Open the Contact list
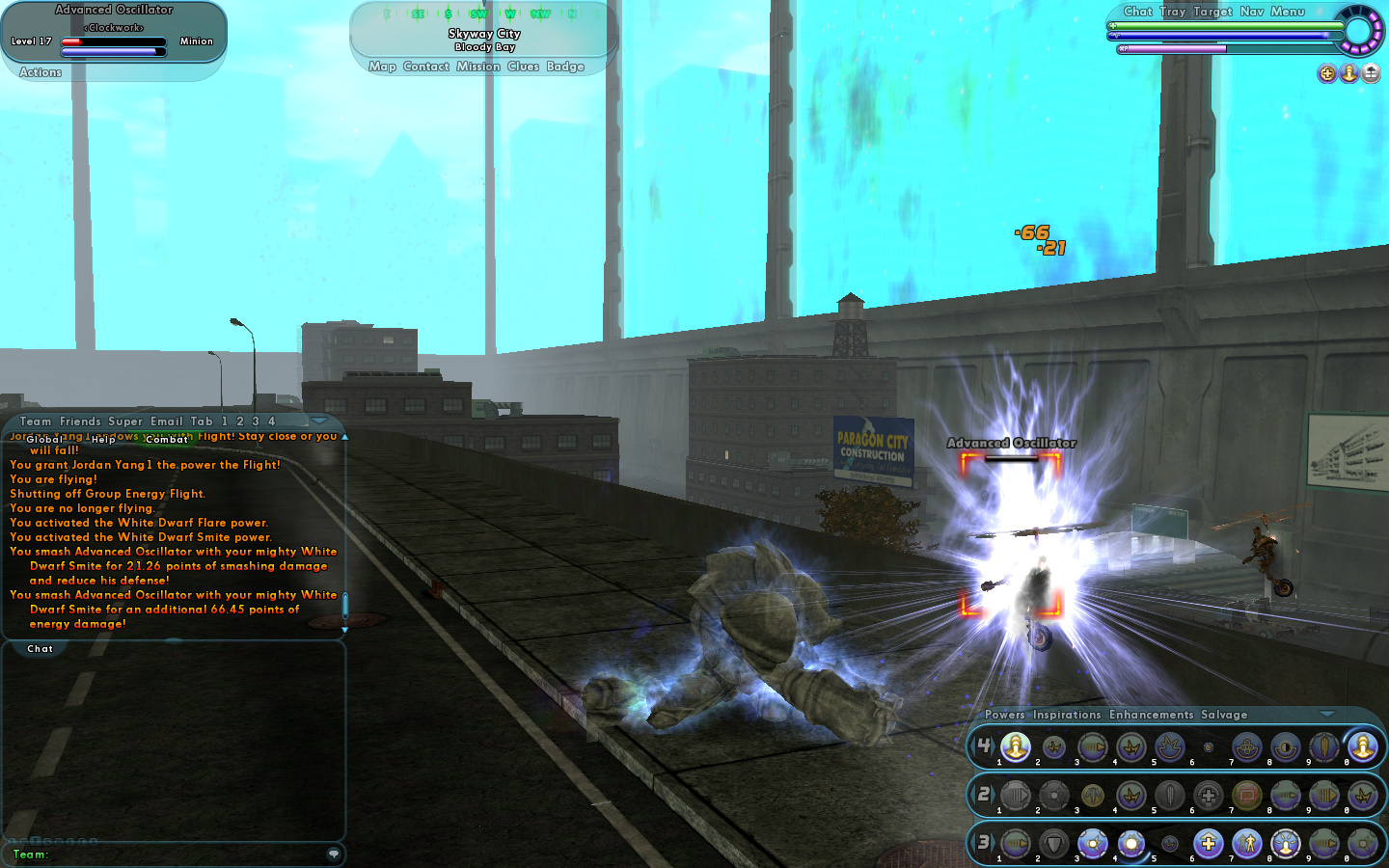 coord(426,67)
